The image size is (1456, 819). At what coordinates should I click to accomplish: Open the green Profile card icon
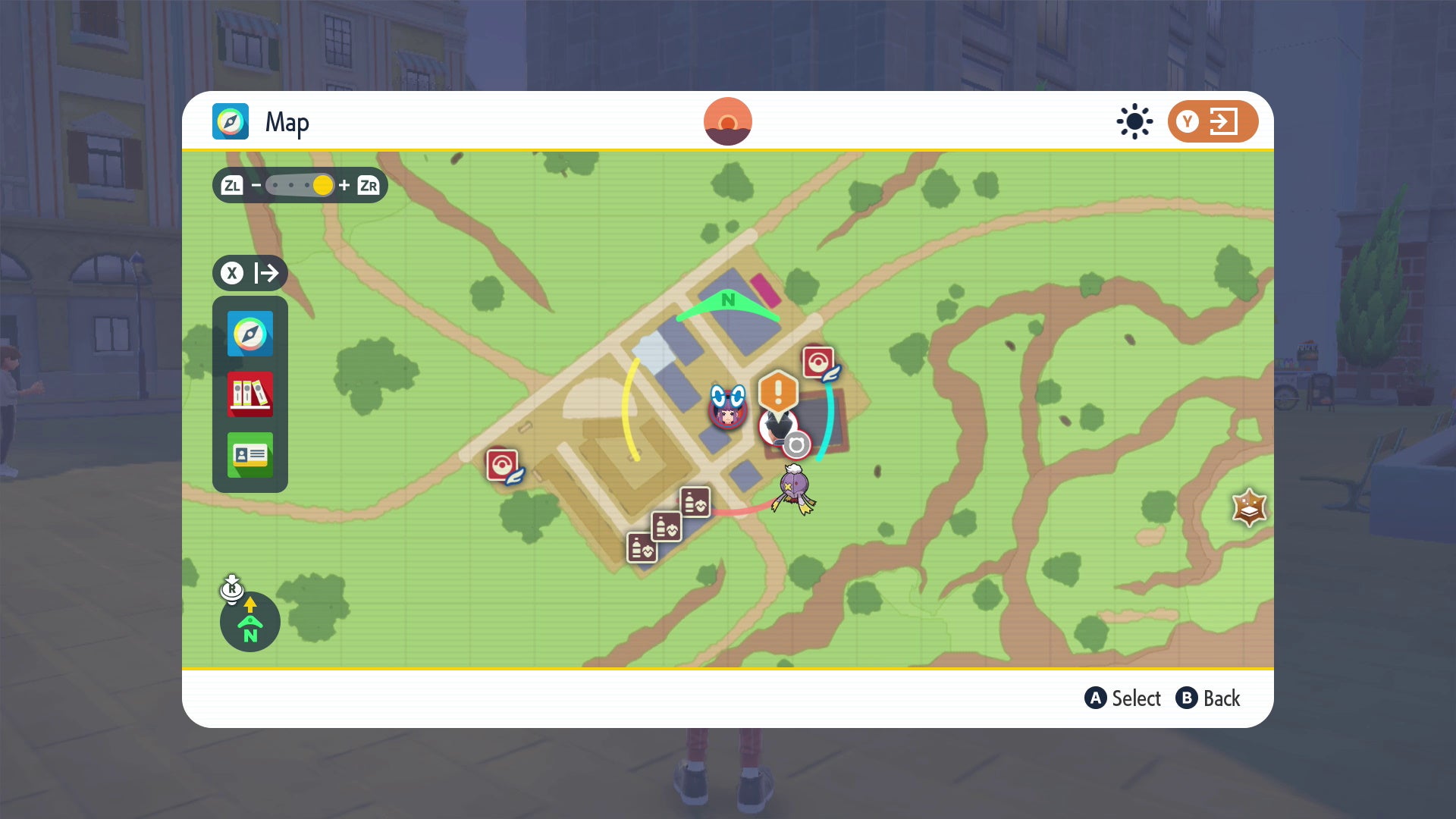pos(250,456)
